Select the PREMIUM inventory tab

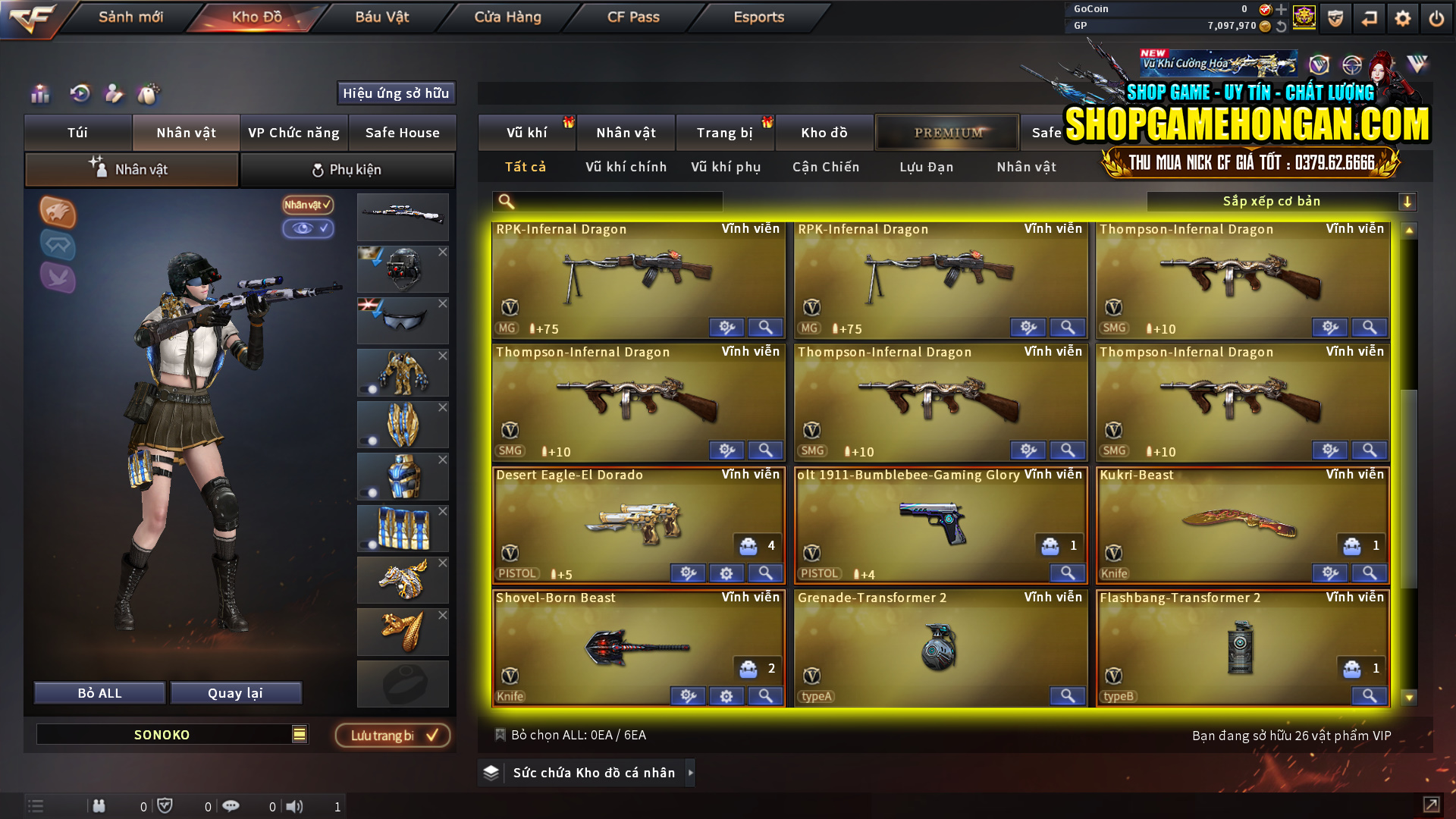point(947,132)
